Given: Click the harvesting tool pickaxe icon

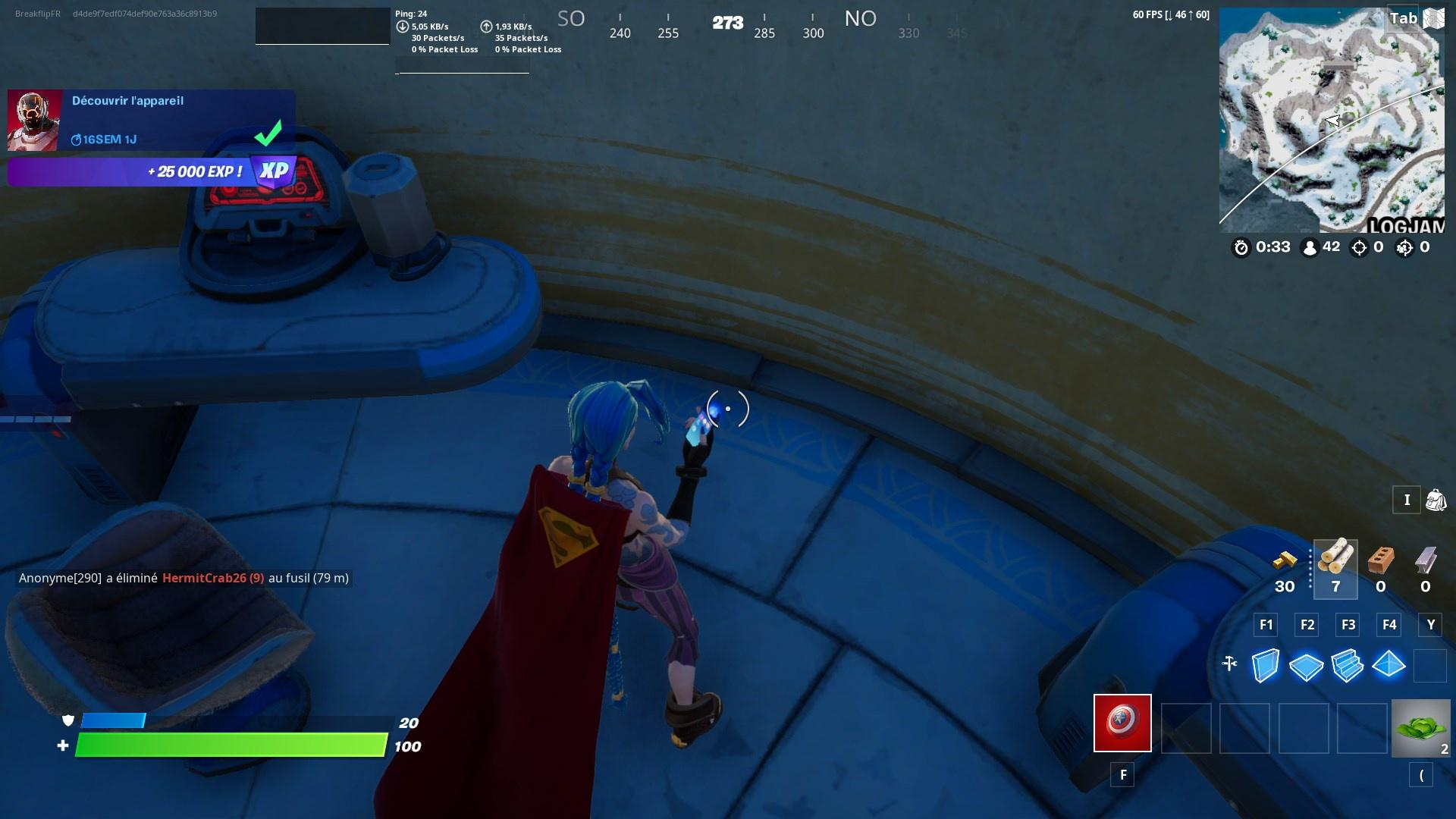Looking at the screenshot, I should [1230, 664].
